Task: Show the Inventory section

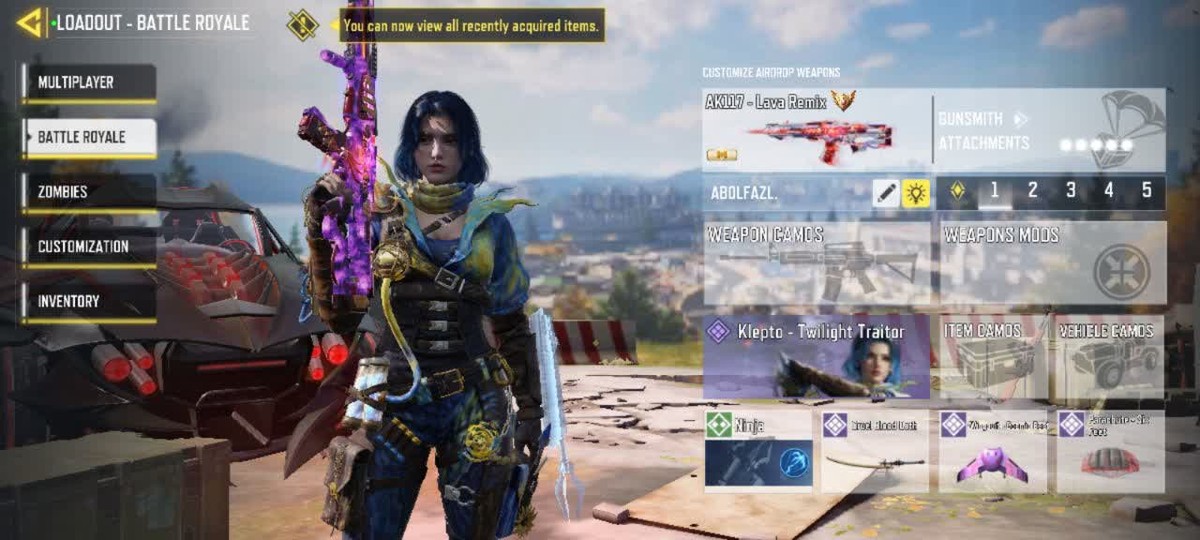Action: coord(90,302)
